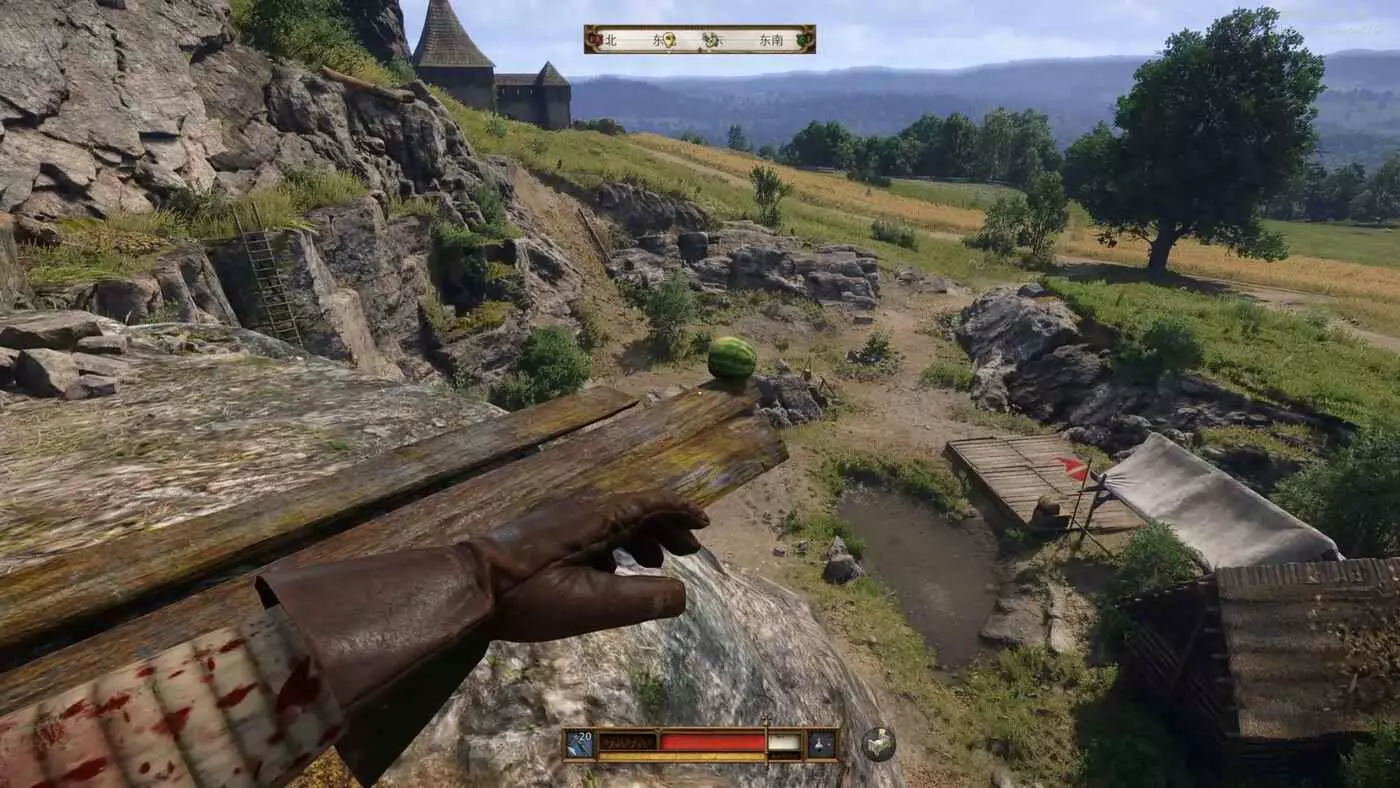This screenshot has height=788, width=1400.
Task: Select the blue icon marked 20
Action: (x=579, y=744)
